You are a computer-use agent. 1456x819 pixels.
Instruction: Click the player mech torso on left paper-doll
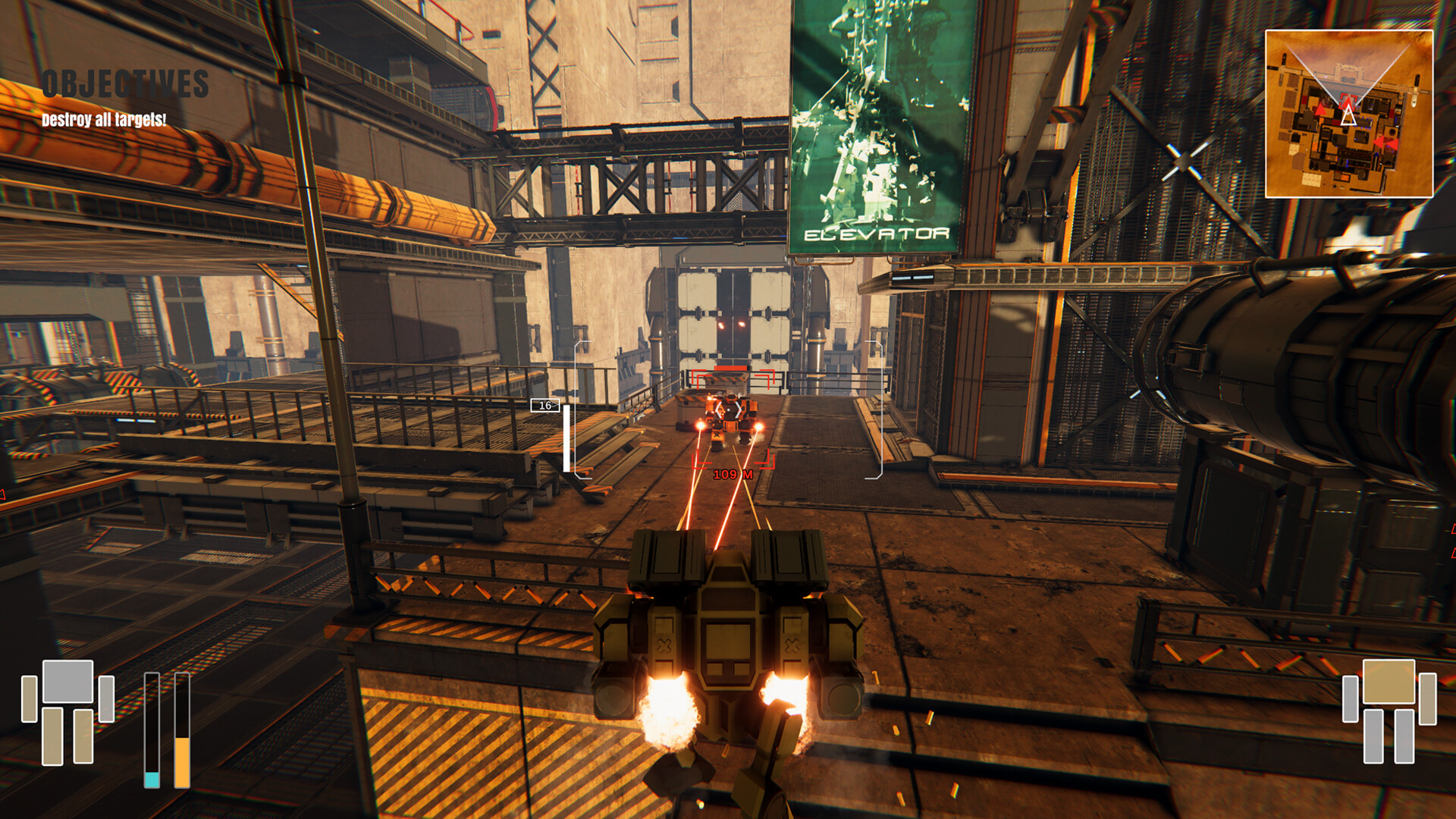(x=67, y=681)
